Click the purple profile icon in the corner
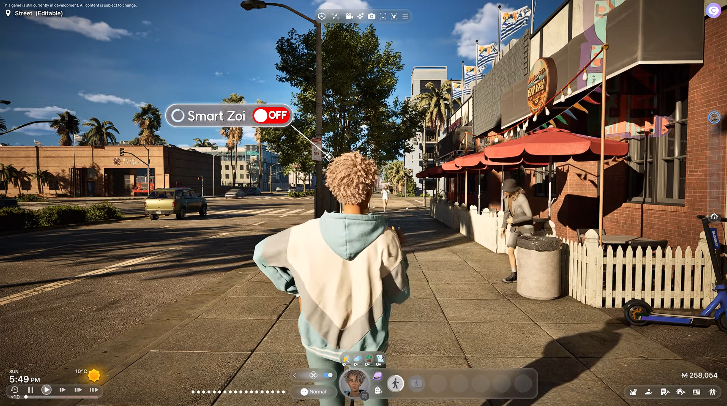The width and height of the screenshot is (727, 406). (713, 10)
